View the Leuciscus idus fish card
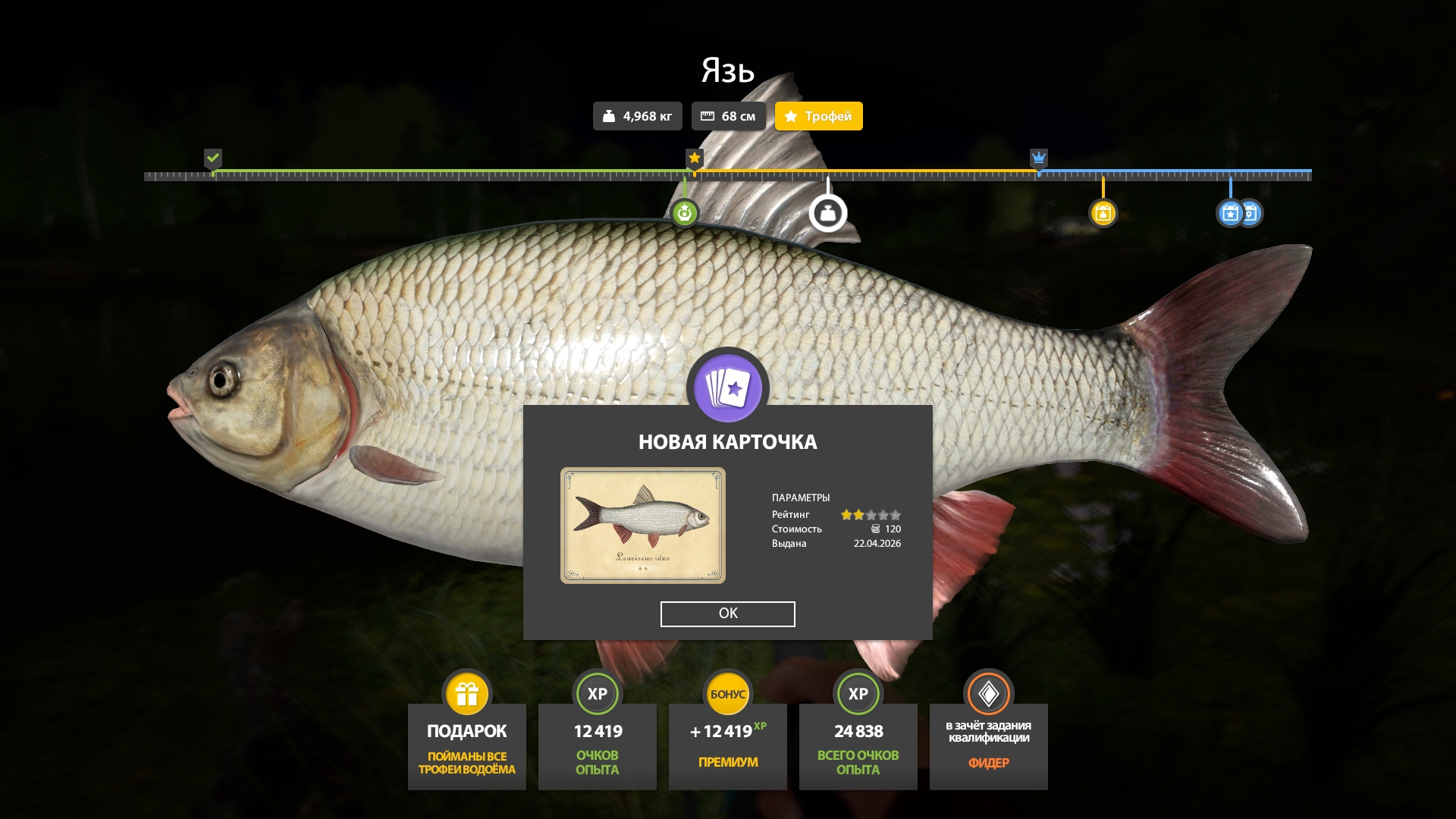Screen dimensions: 1456x819 pos(642,526)
